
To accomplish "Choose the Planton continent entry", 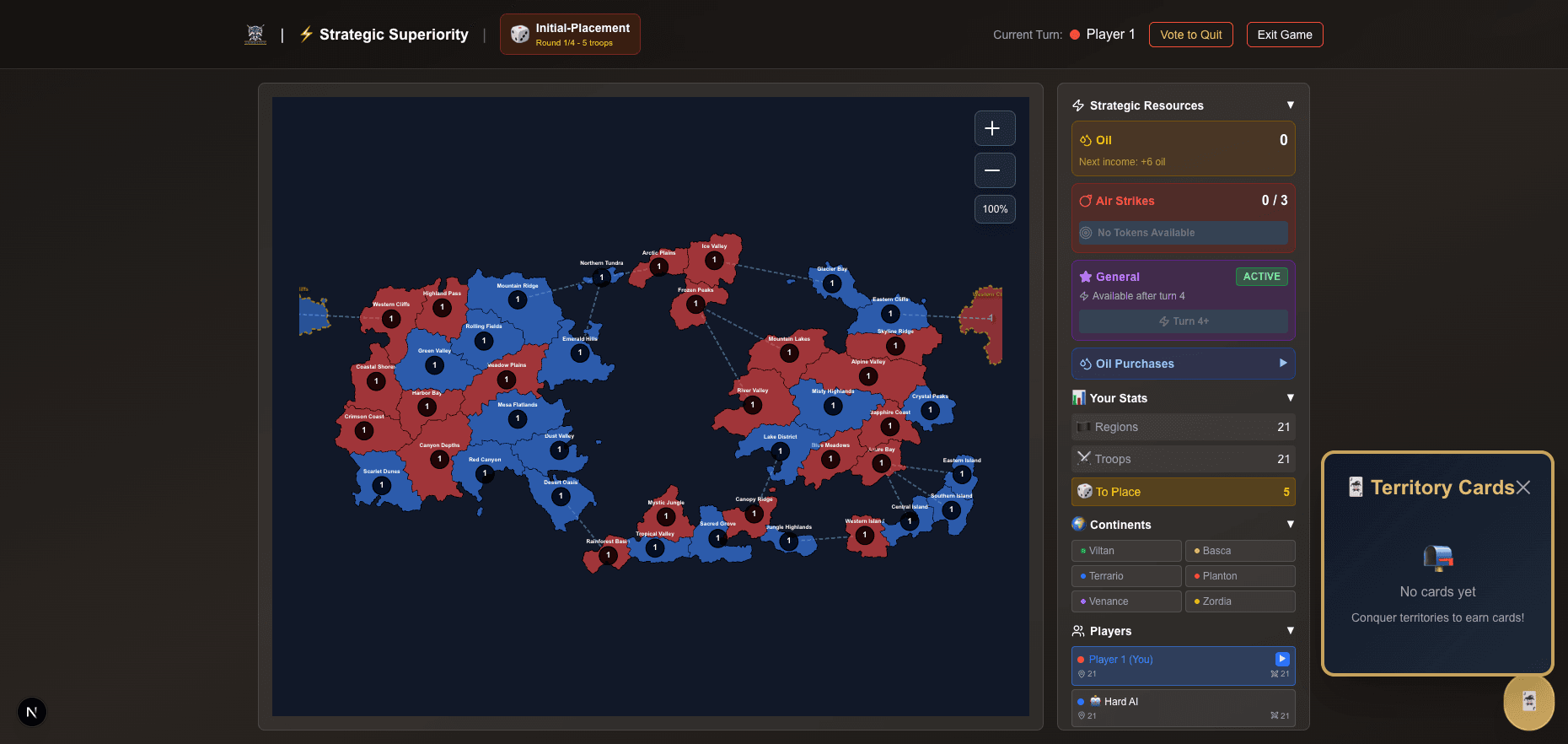I will click(x=1239, y=576).
